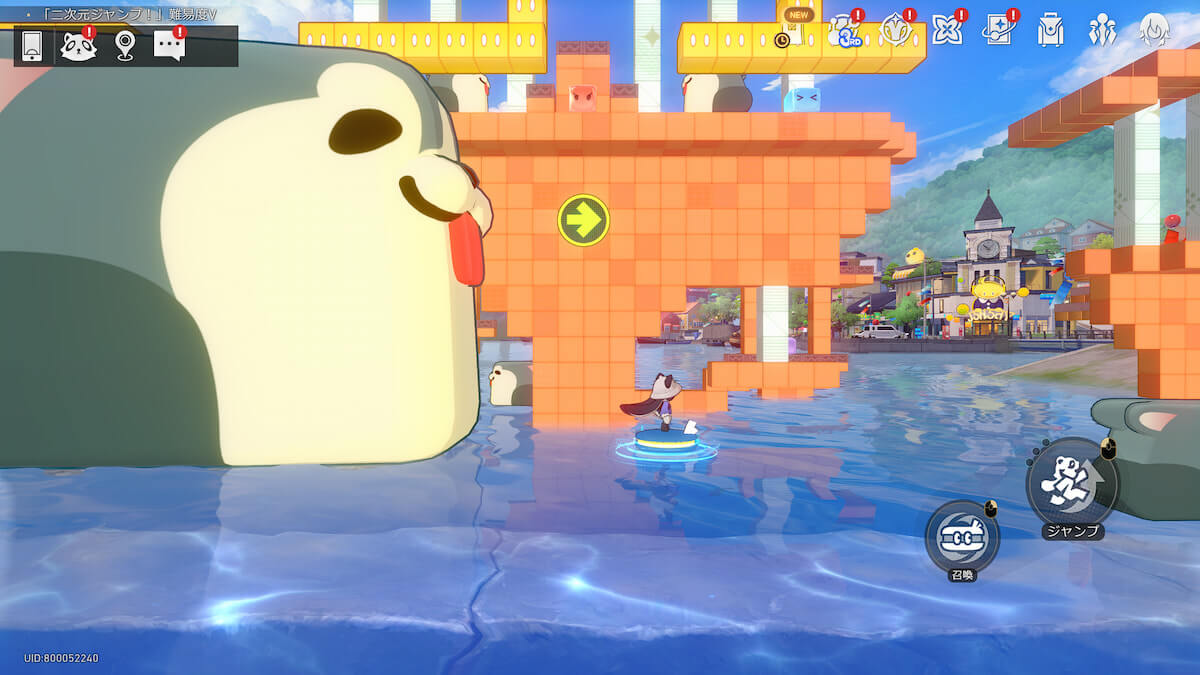Click the round star emblem icon
Image resolution: width=1200 pixels, height=675 pixels.
[x=894, y=31]
